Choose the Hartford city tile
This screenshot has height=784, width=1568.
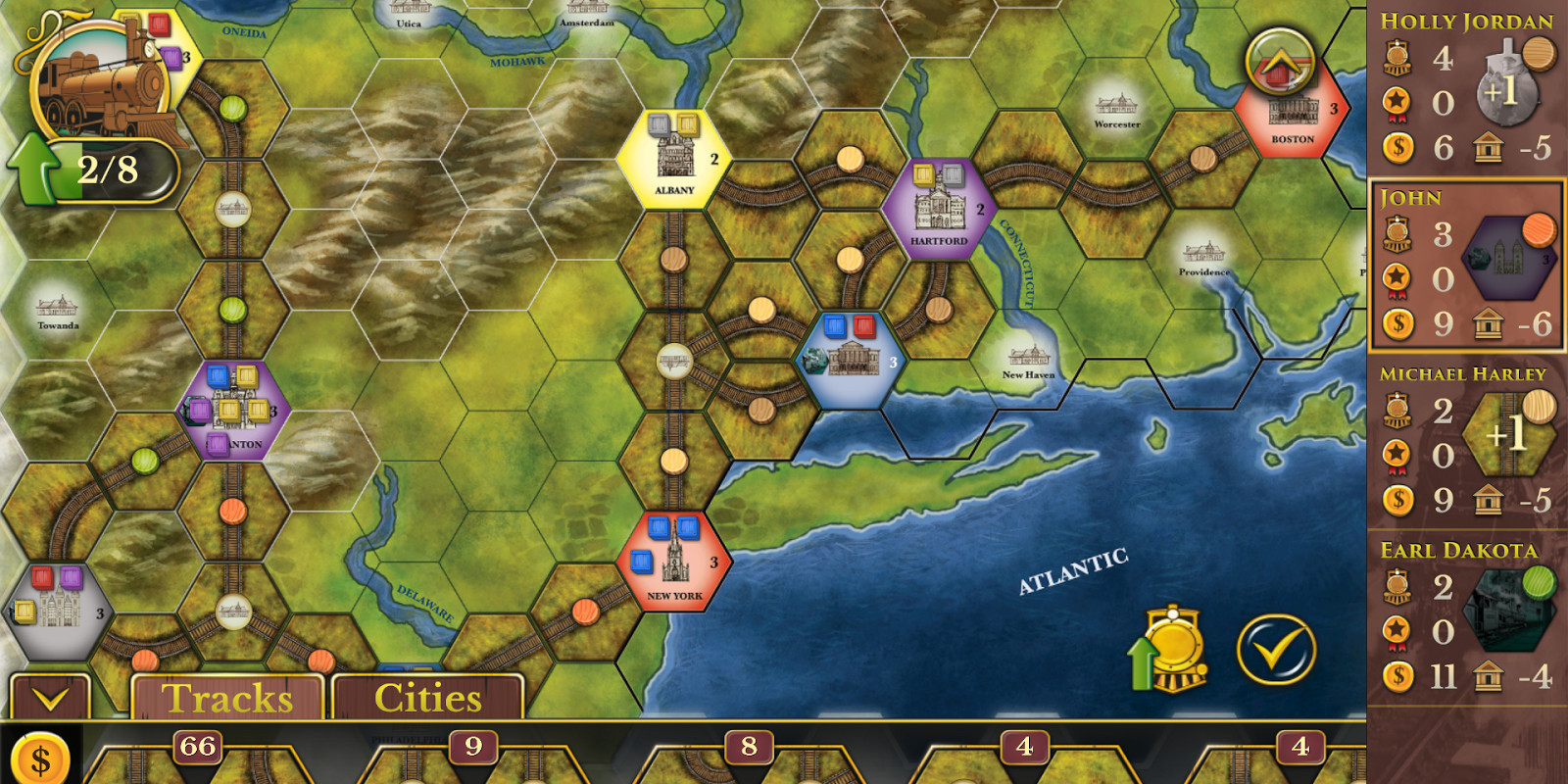(x=938, y=209)
